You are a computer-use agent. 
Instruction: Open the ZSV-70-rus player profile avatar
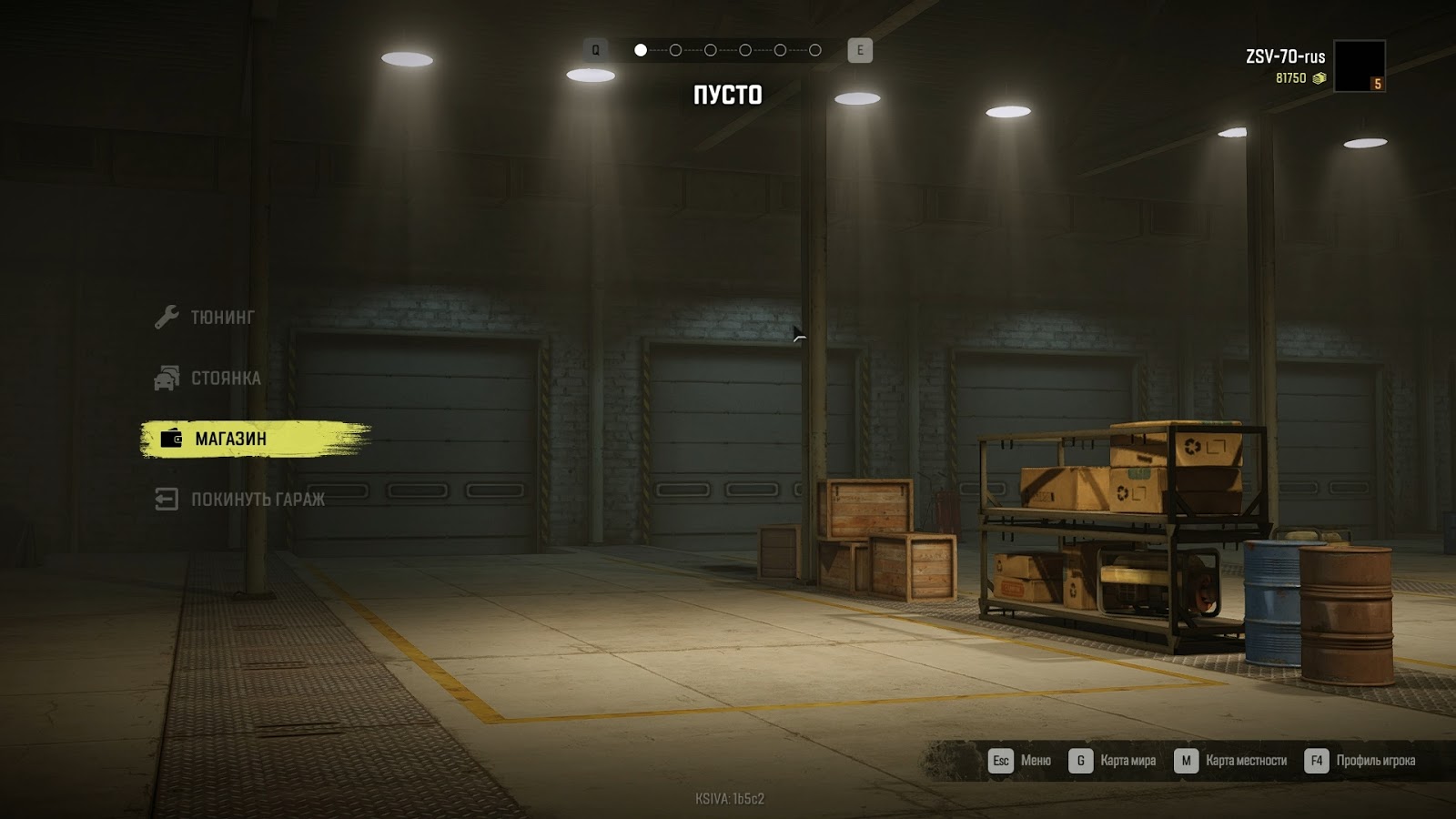(1359, 66)
